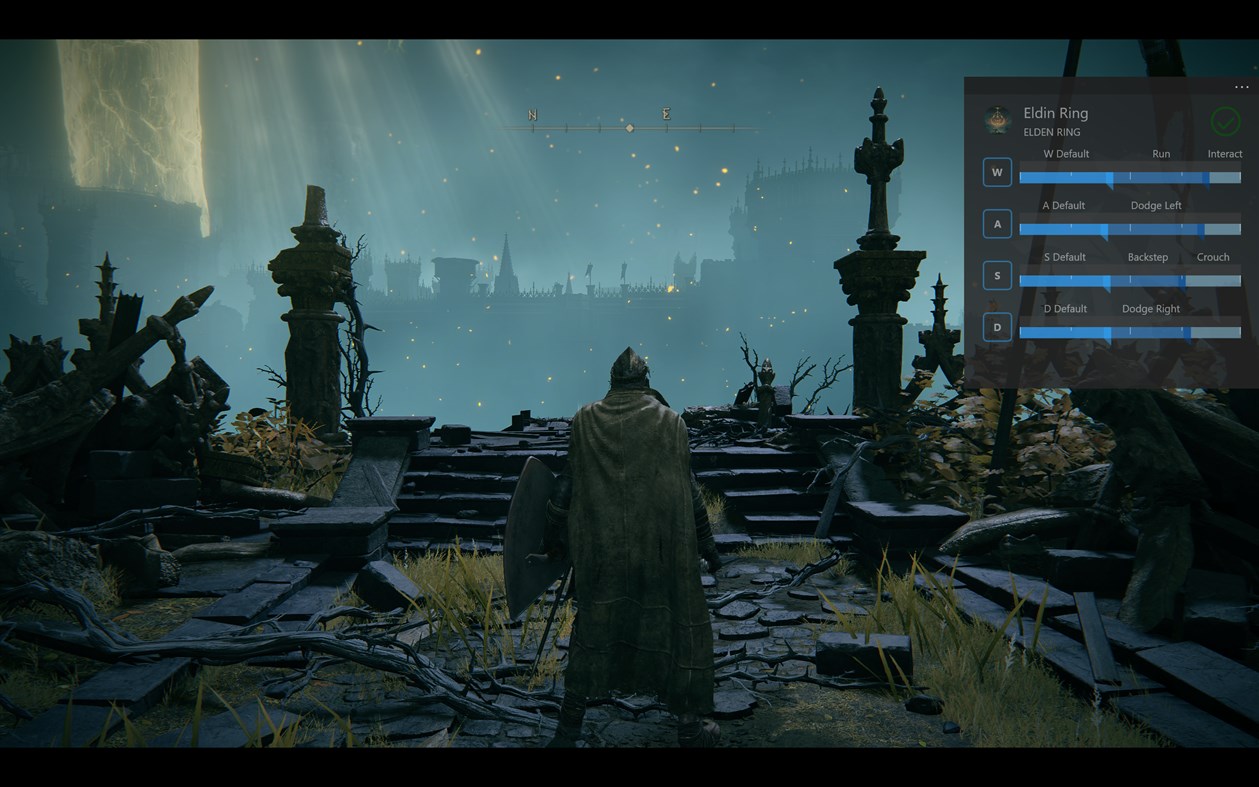The image size is (1259, 787).
Task: Click the green checkmark on the Eldin Ring profile
Action: pos(1225,121)
